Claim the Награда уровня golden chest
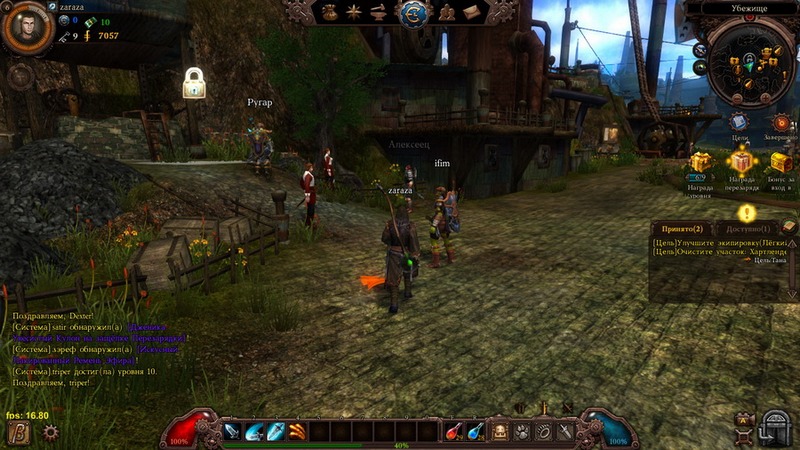The width and height of the screenshot is (800, 450). pos(700,163)
